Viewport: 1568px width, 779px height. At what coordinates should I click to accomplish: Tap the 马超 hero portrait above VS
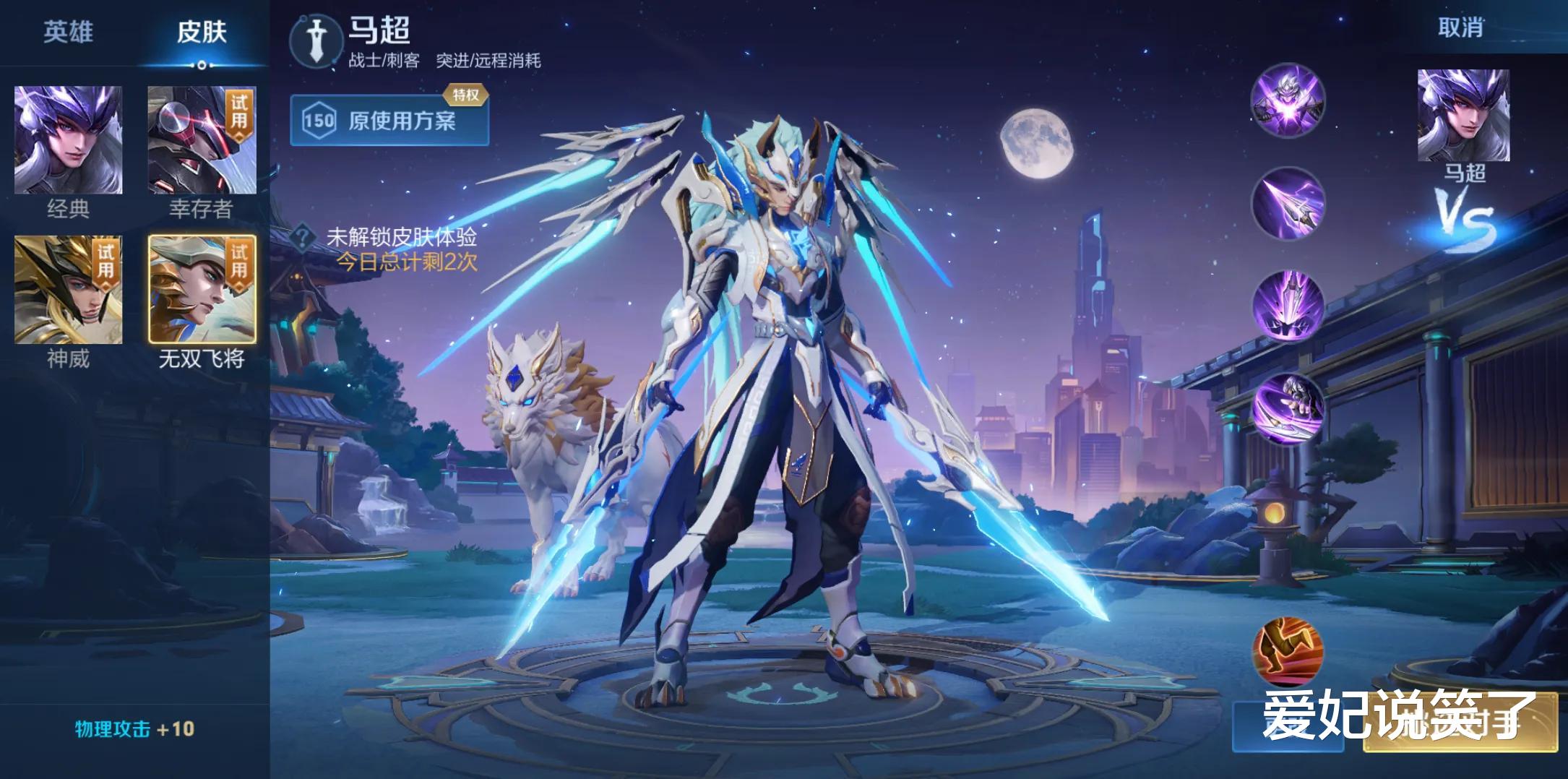click(1463, 116)
